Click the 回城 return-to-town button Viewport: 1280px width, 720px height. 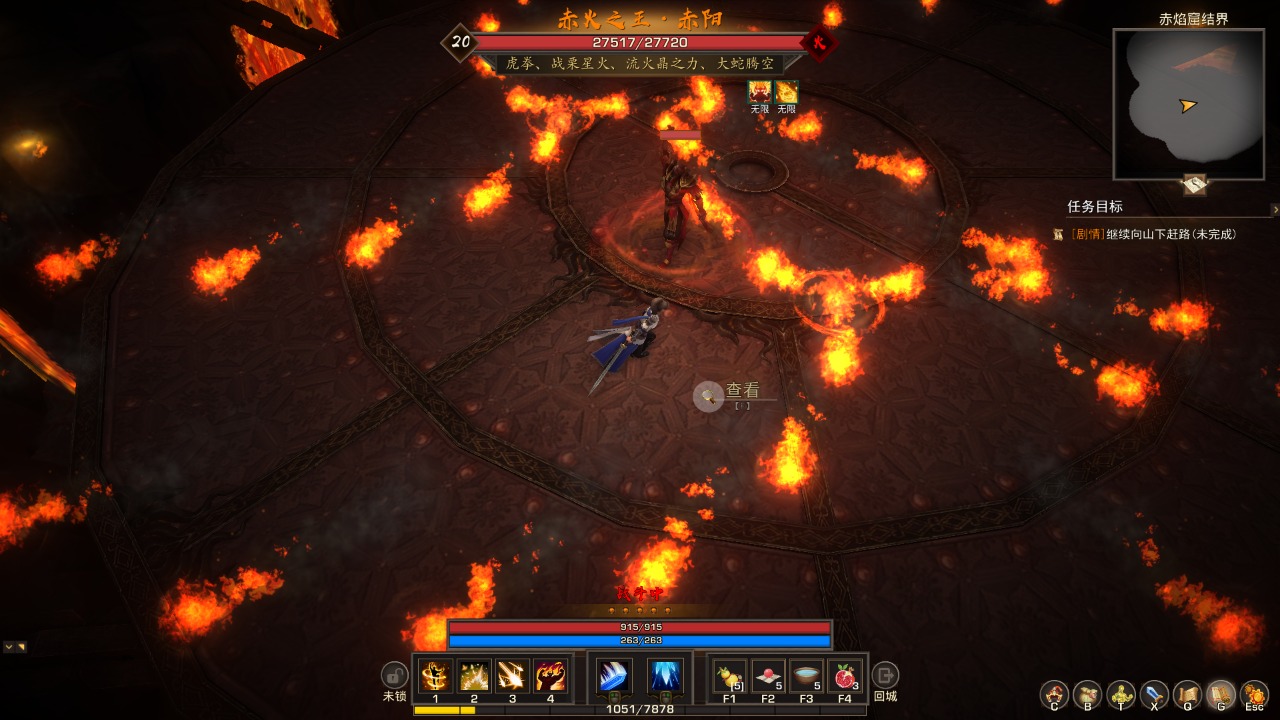pyautogui.click(x=885, y=674)
